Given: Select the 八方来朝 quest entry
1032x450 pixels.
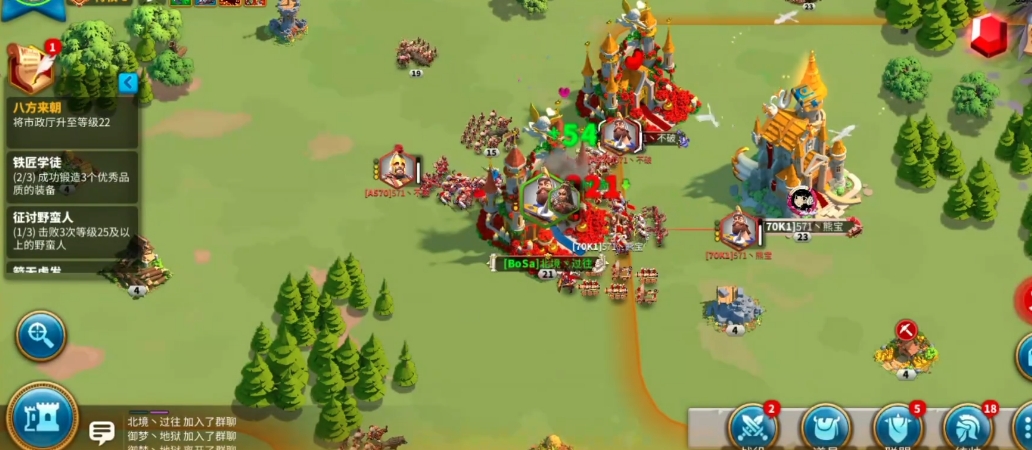Looking at the screenshot, I should point(70,114).
